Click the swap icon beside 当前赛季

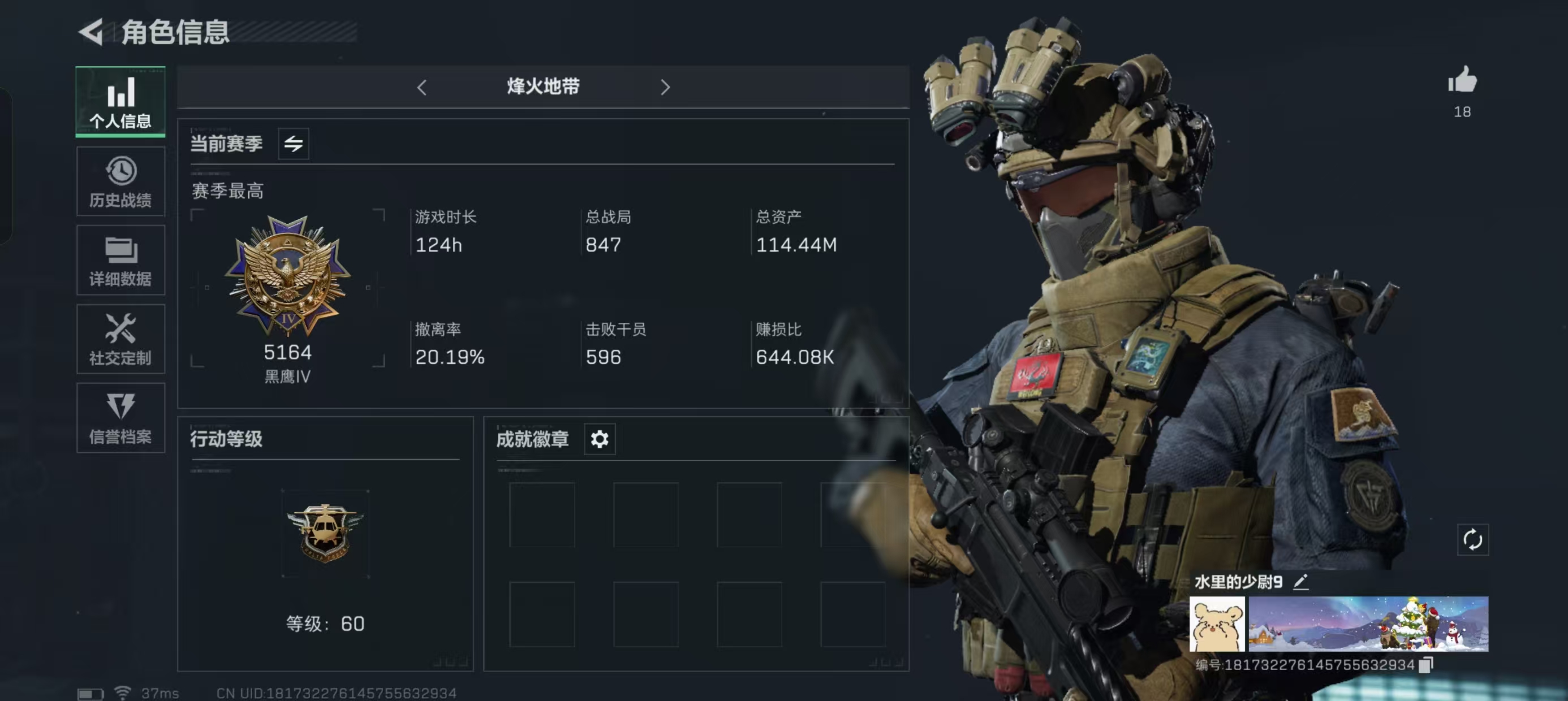[x=294, y=144]
